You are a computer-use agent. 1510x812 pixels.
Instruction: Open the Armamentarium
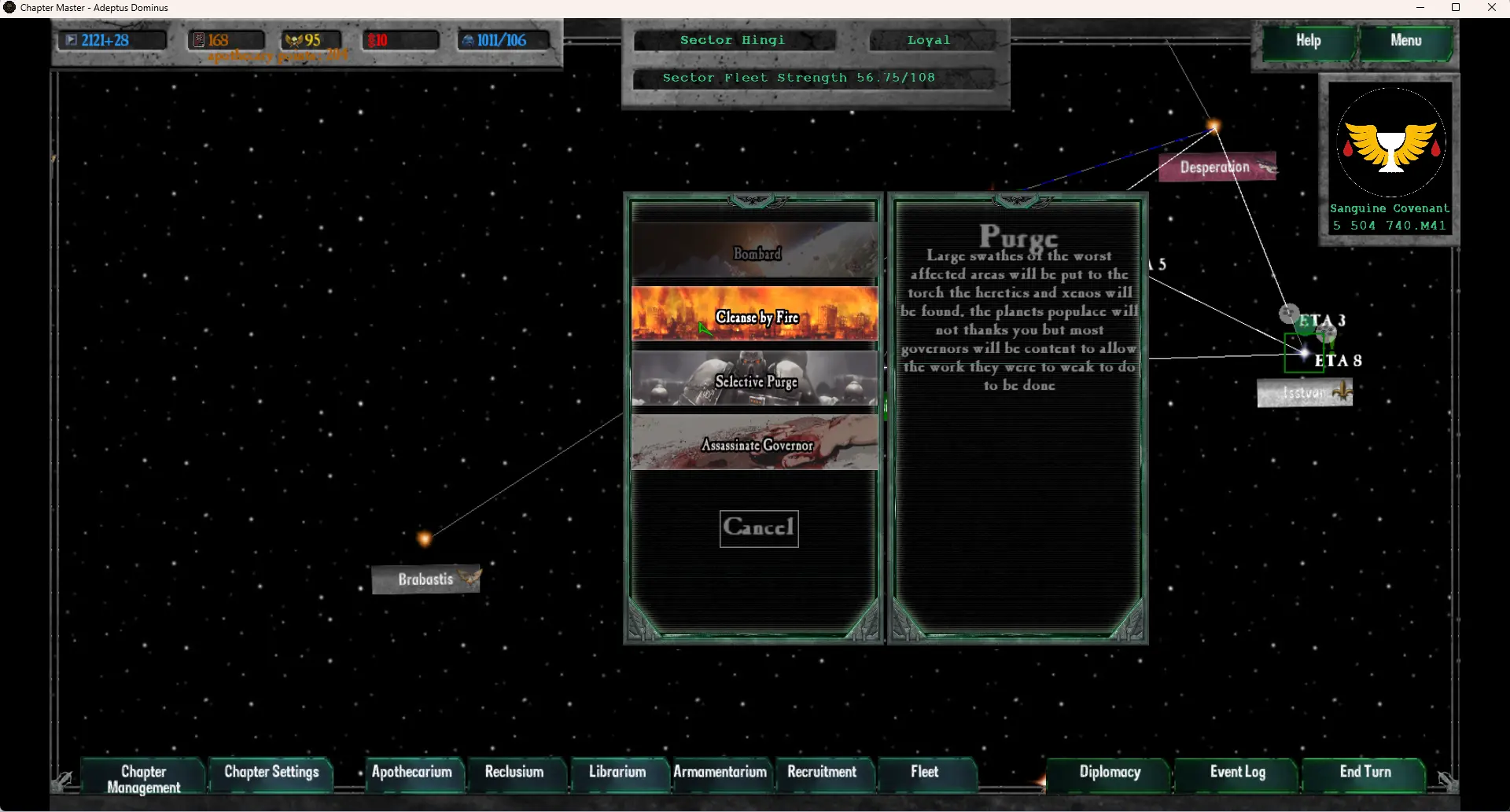tap(720, 772)
